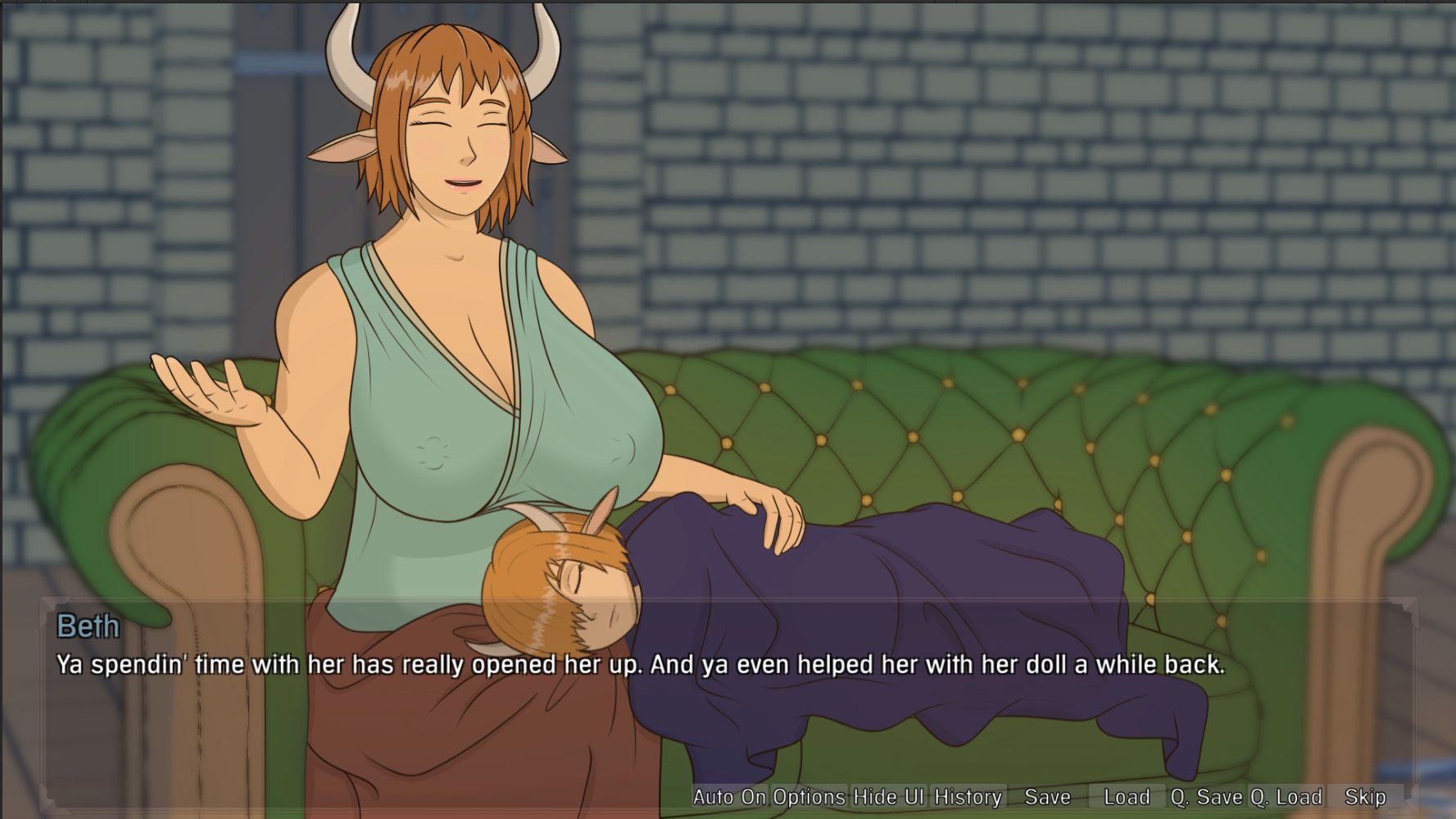Open the Load menu
Viewport: 1456px width, 819px height.
point(1127,796)
